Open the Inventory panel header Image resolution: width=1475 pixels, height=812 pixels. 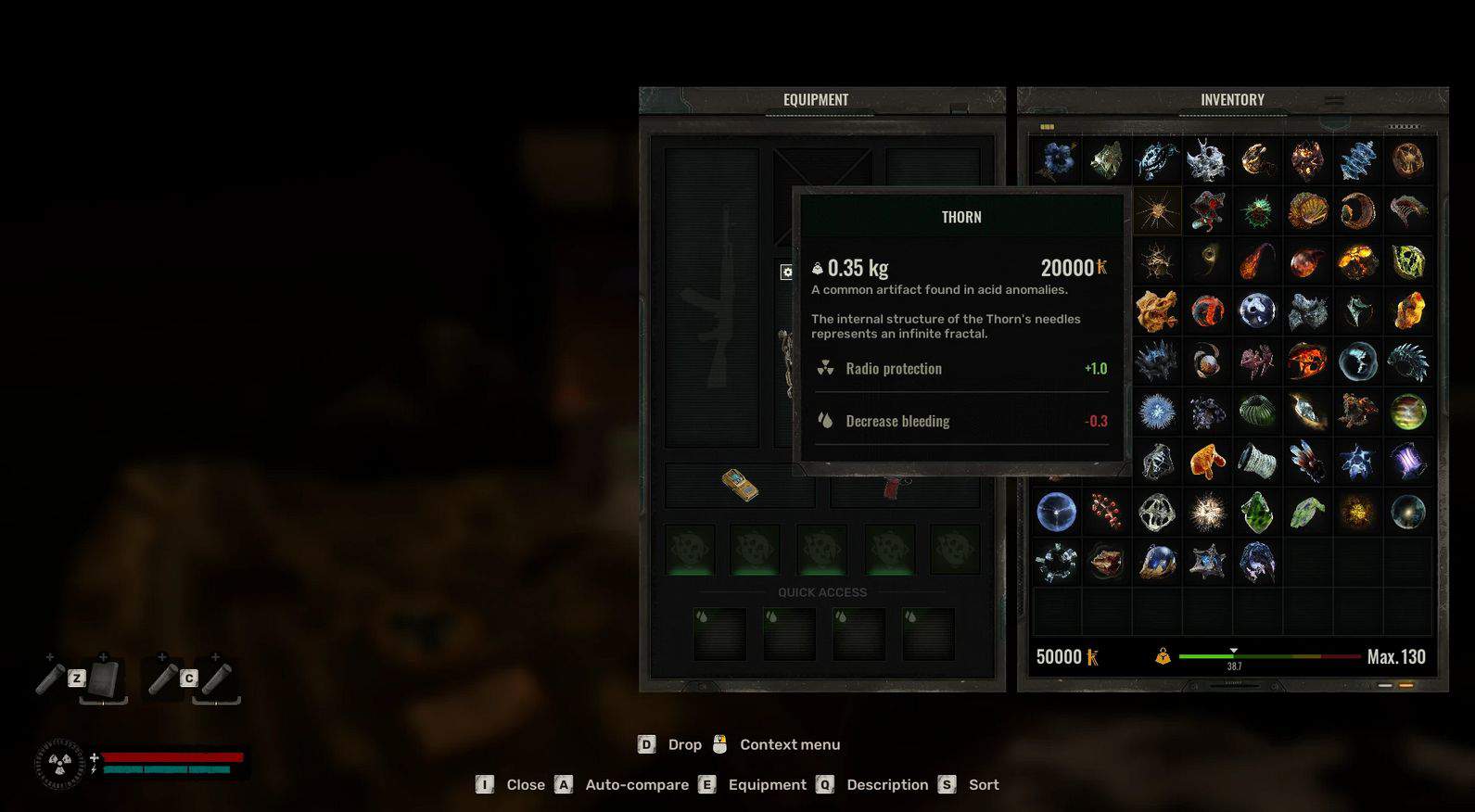coord(1231,100)
